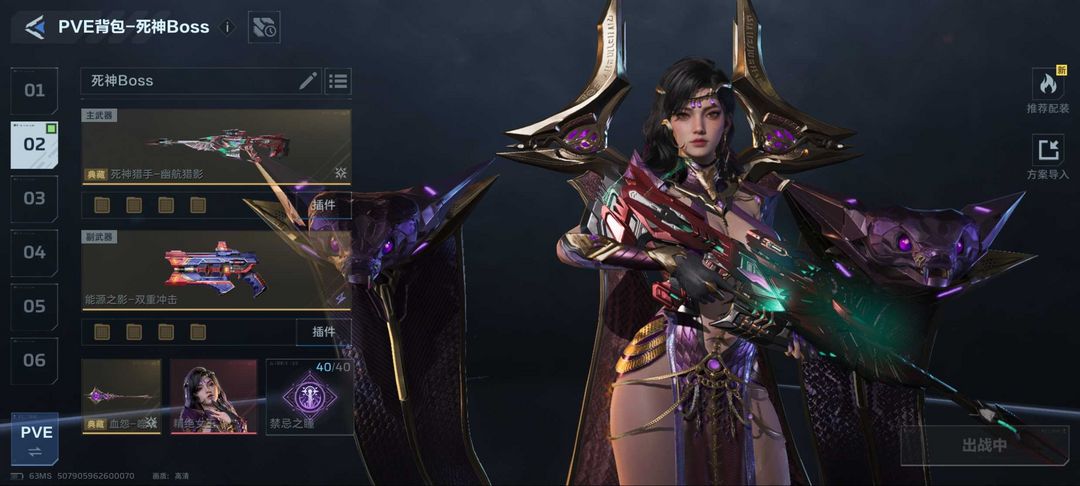Open loadout slot 05
Screen dimensions: 1080x486
click(x=35, y=306)
